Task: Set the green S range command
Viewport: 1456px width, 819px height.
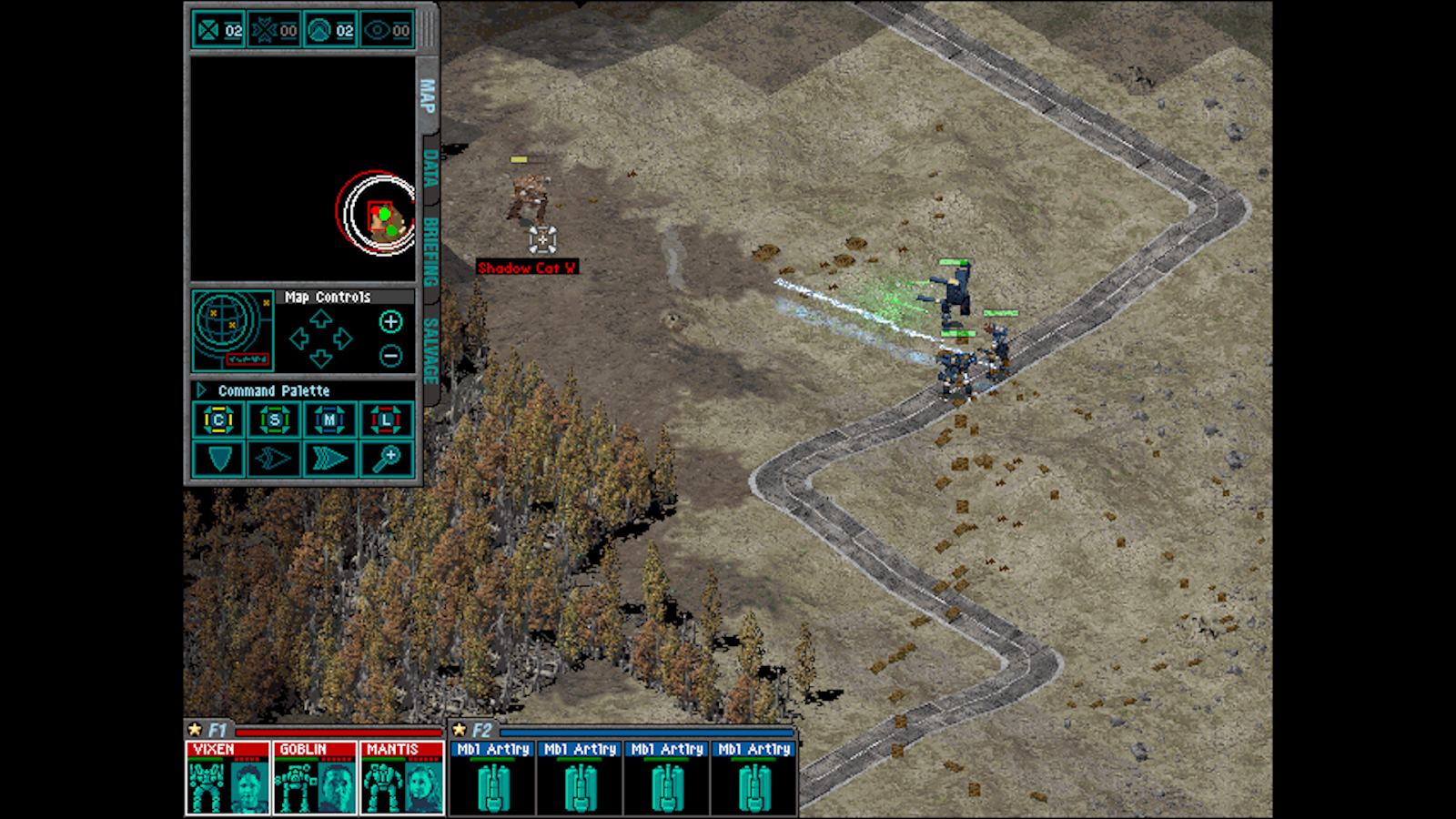Action: tap(274, 420)
